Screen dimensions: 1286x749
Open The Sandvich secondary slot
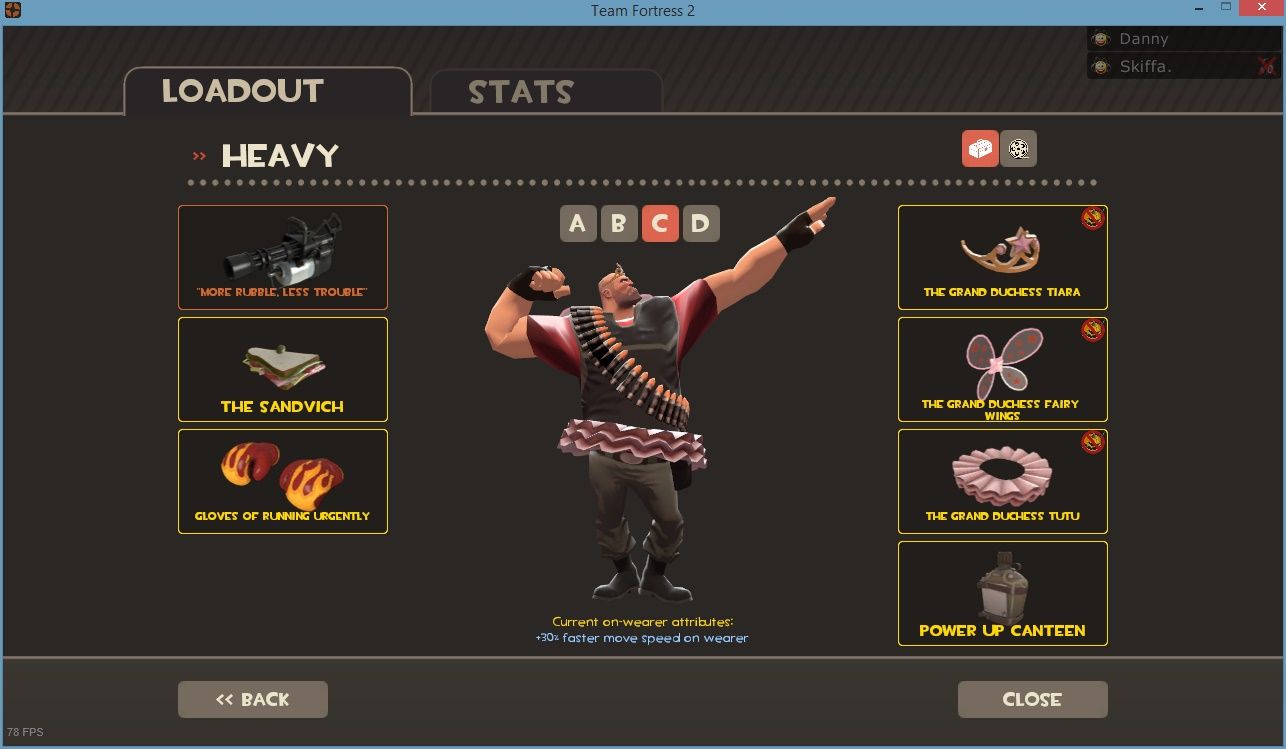pyautogui.click(x=283, y=369)
